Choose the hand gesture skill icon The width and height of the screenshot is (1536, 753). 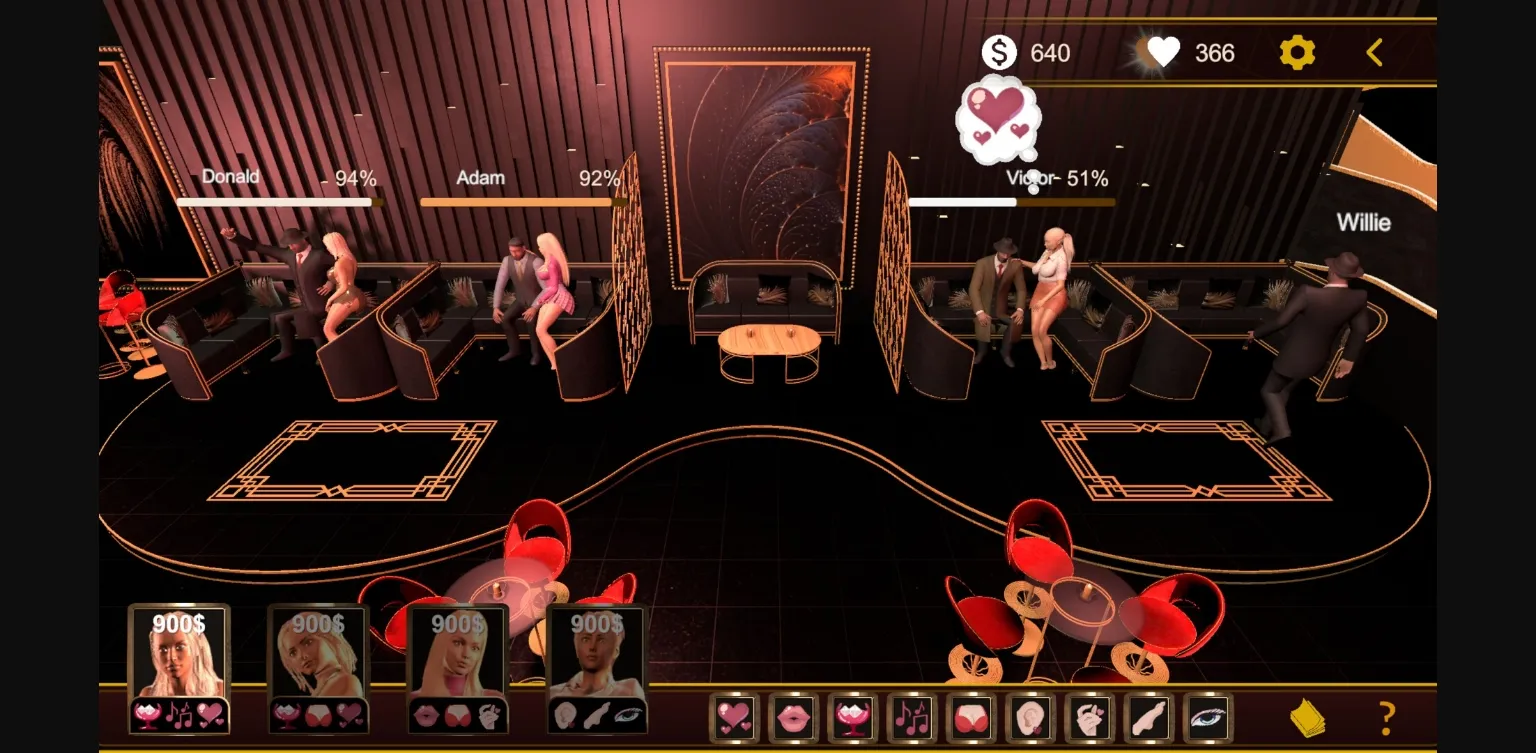tap(1090, 718)
